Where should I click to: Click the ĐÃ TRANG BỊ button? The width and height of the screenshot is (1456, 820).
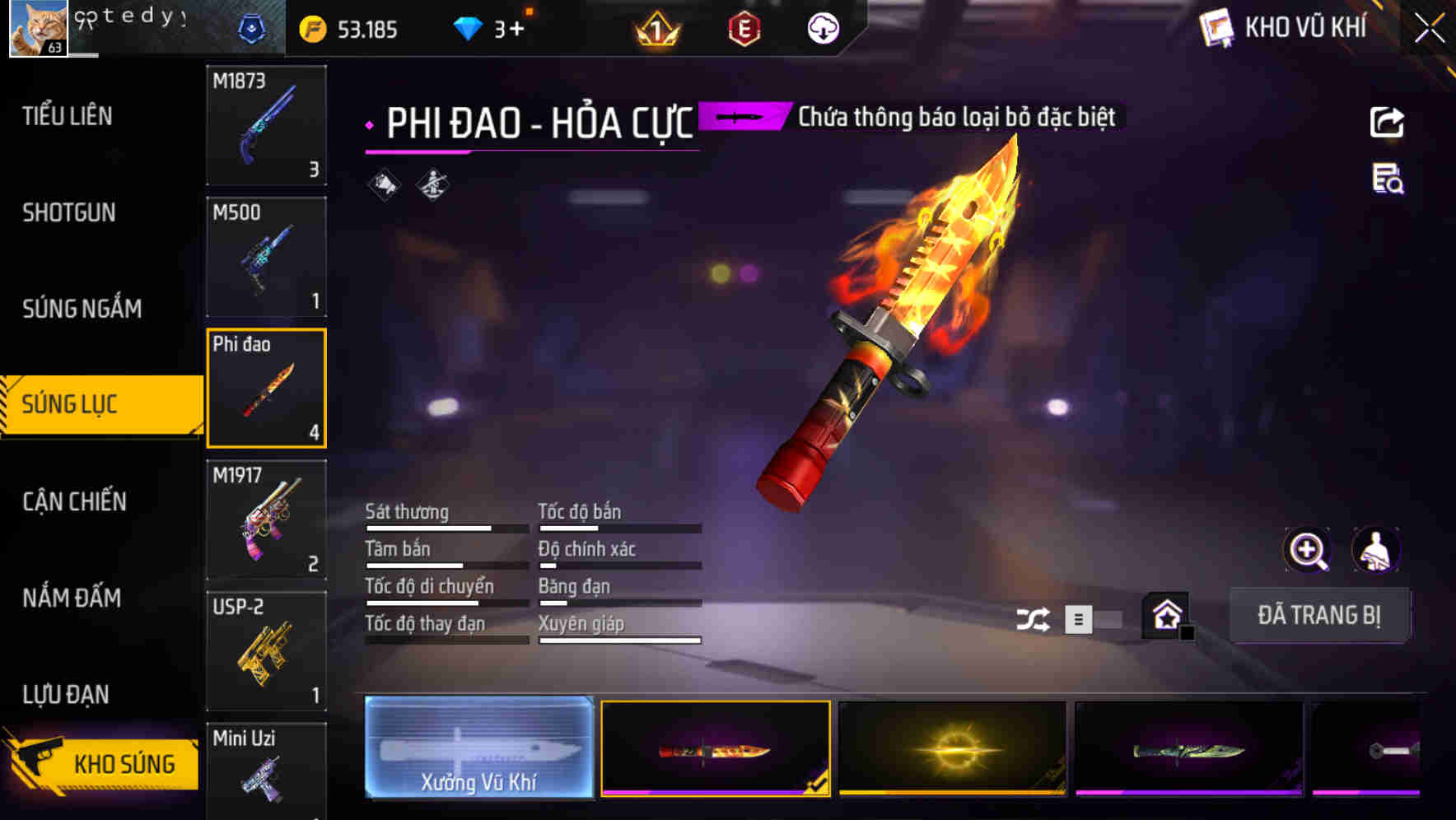1319,615
